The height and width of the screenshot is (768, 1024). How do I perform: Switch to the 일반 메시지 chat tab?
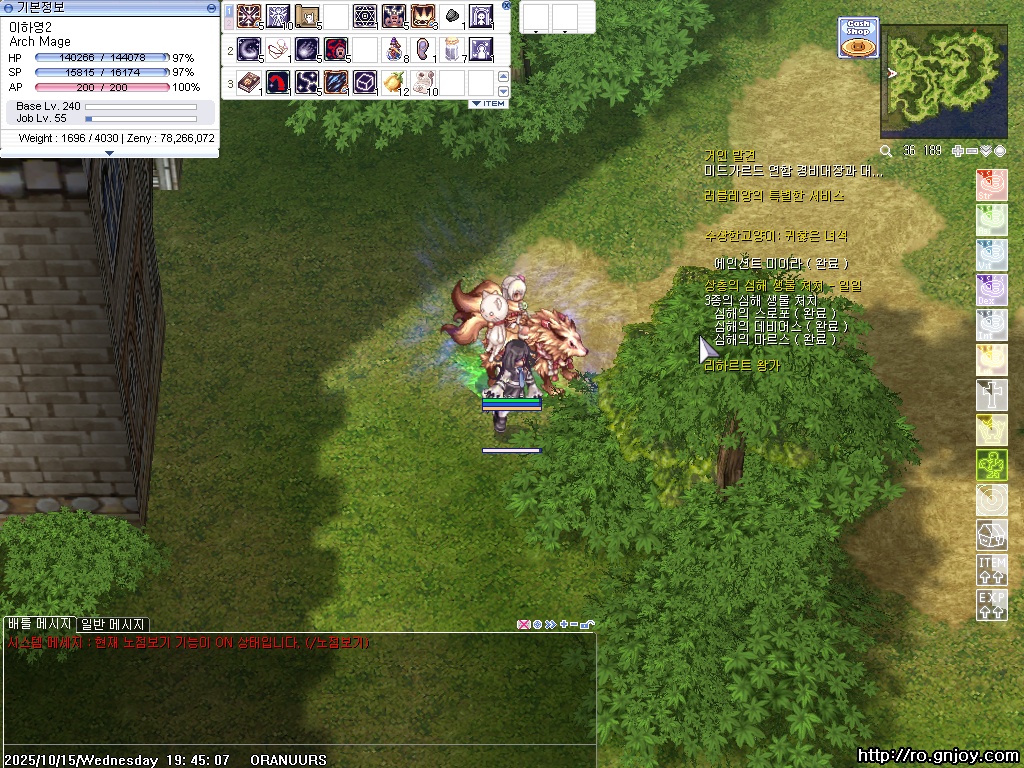(113, 624)
